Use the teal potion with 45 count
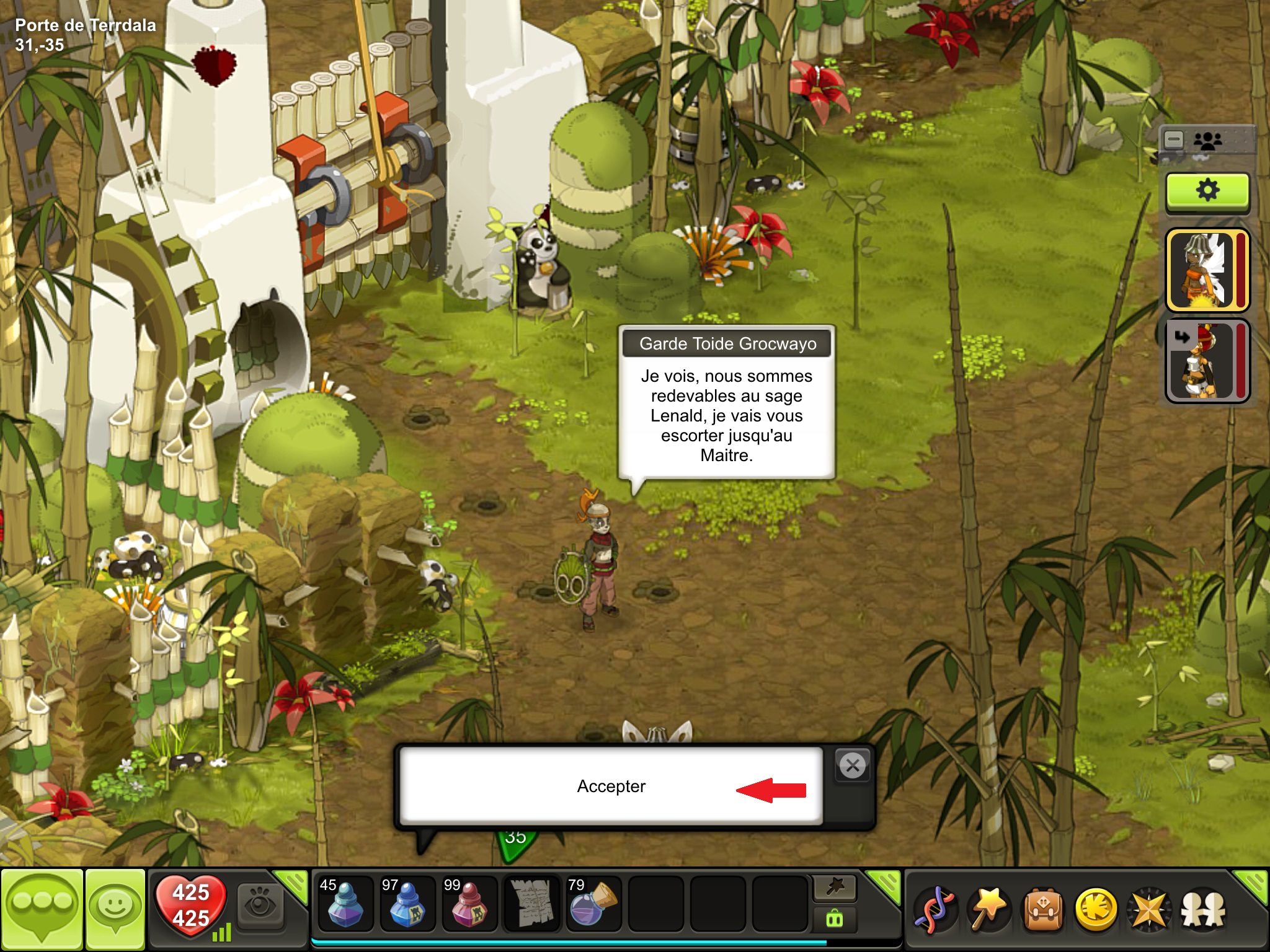Viewport: 1270px width, 952px height. [345, 904]
